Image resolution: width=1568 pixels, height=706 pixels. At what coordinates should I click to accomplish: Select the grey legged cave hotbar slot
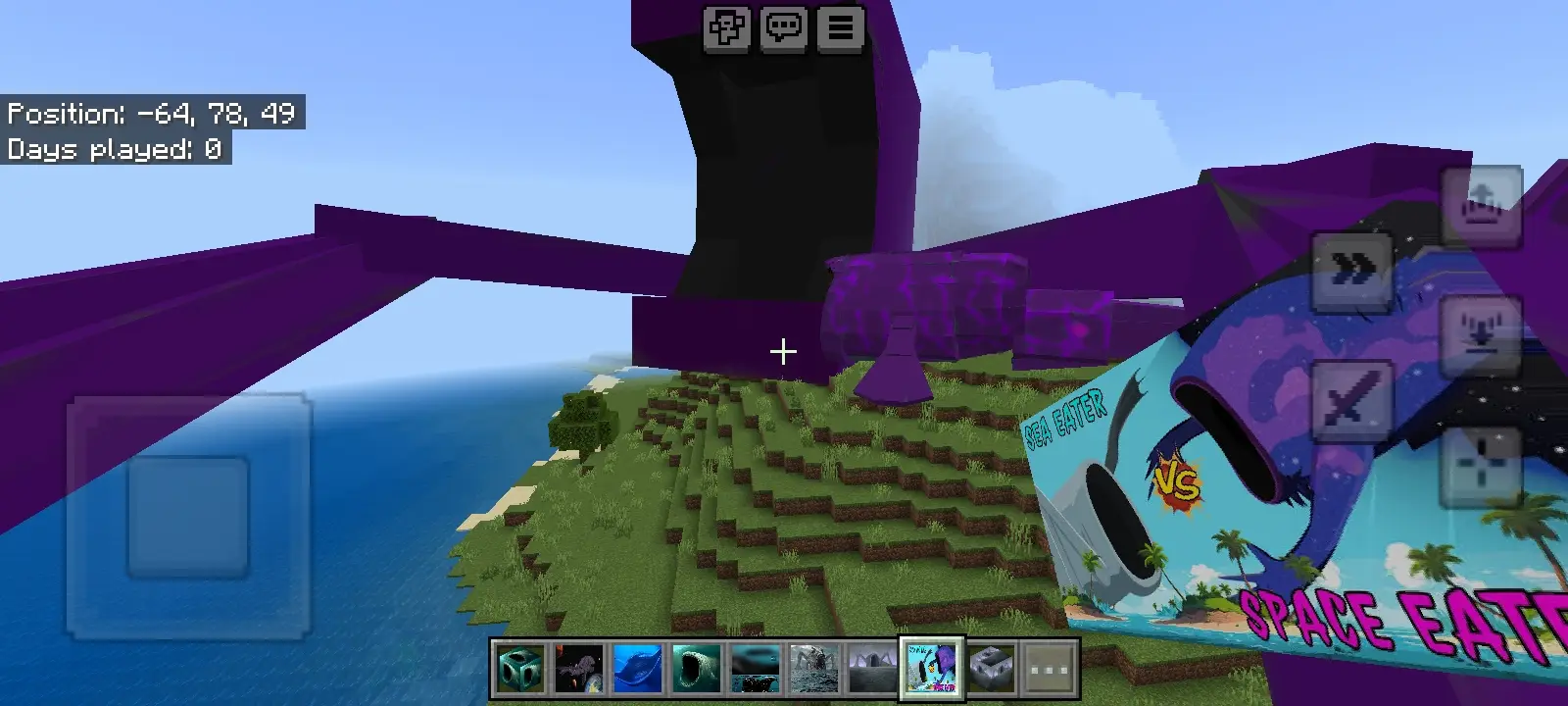pyautogui.click(x=873, y=669)
